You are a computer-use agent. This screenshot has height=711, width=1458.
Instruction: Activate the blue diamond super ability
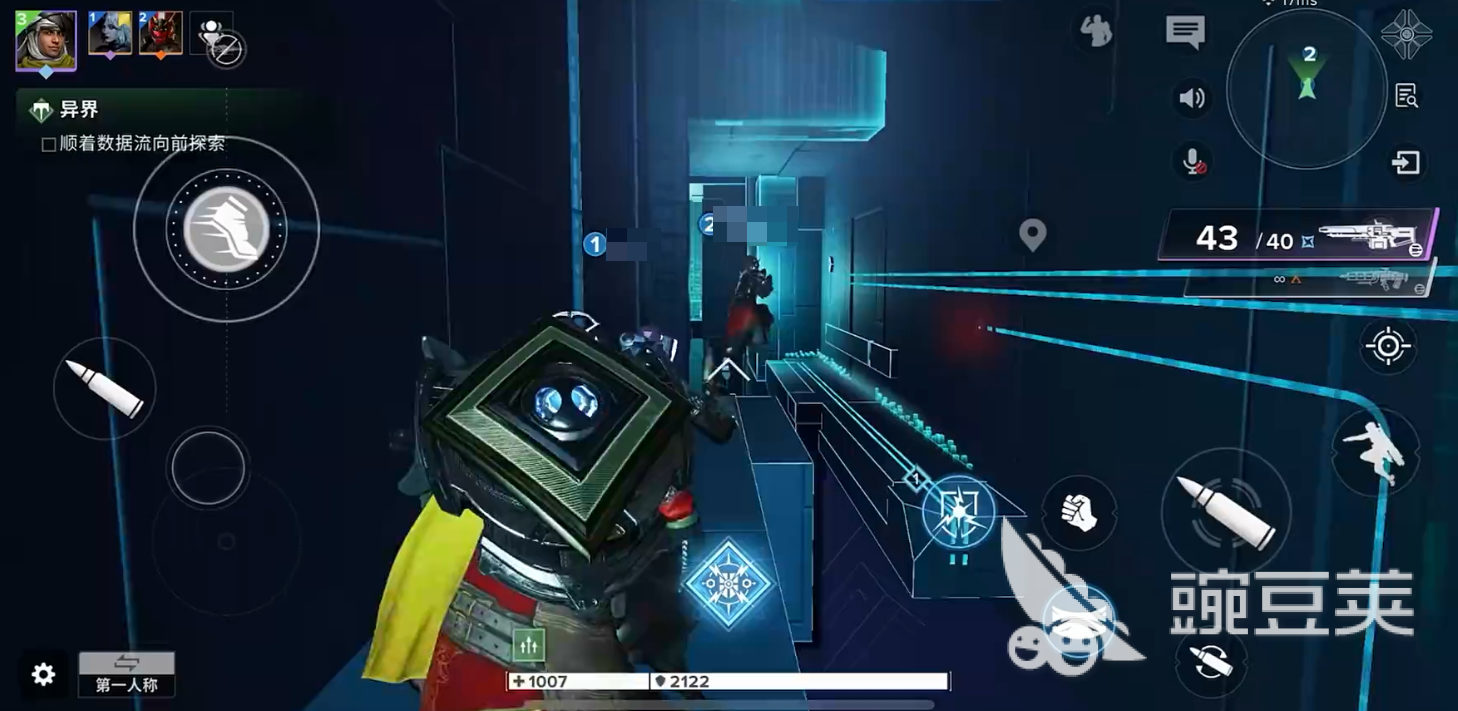point(728,583)
